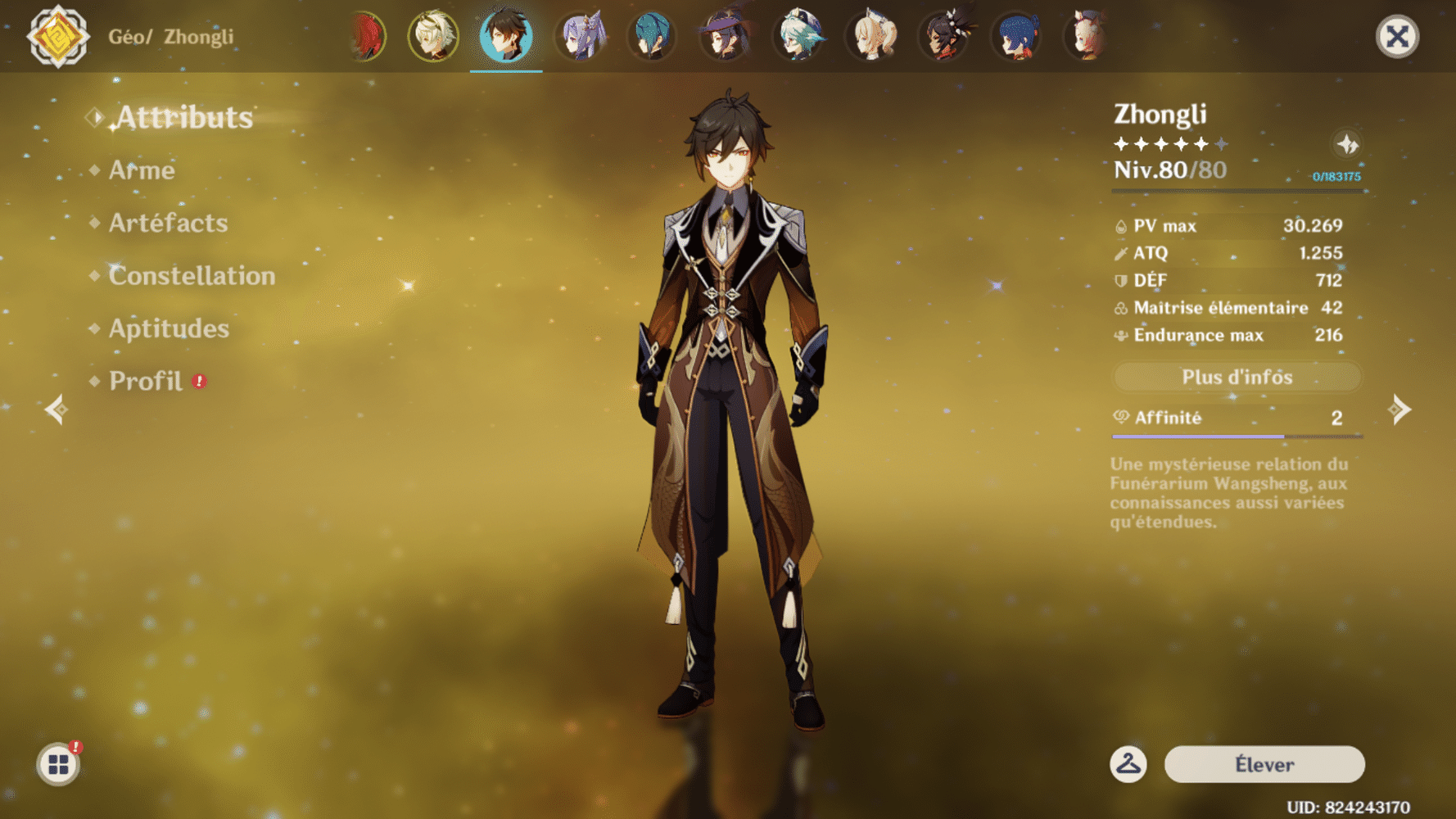Open the party setup grid icon in the bottom-left

(x=59, y=762)
